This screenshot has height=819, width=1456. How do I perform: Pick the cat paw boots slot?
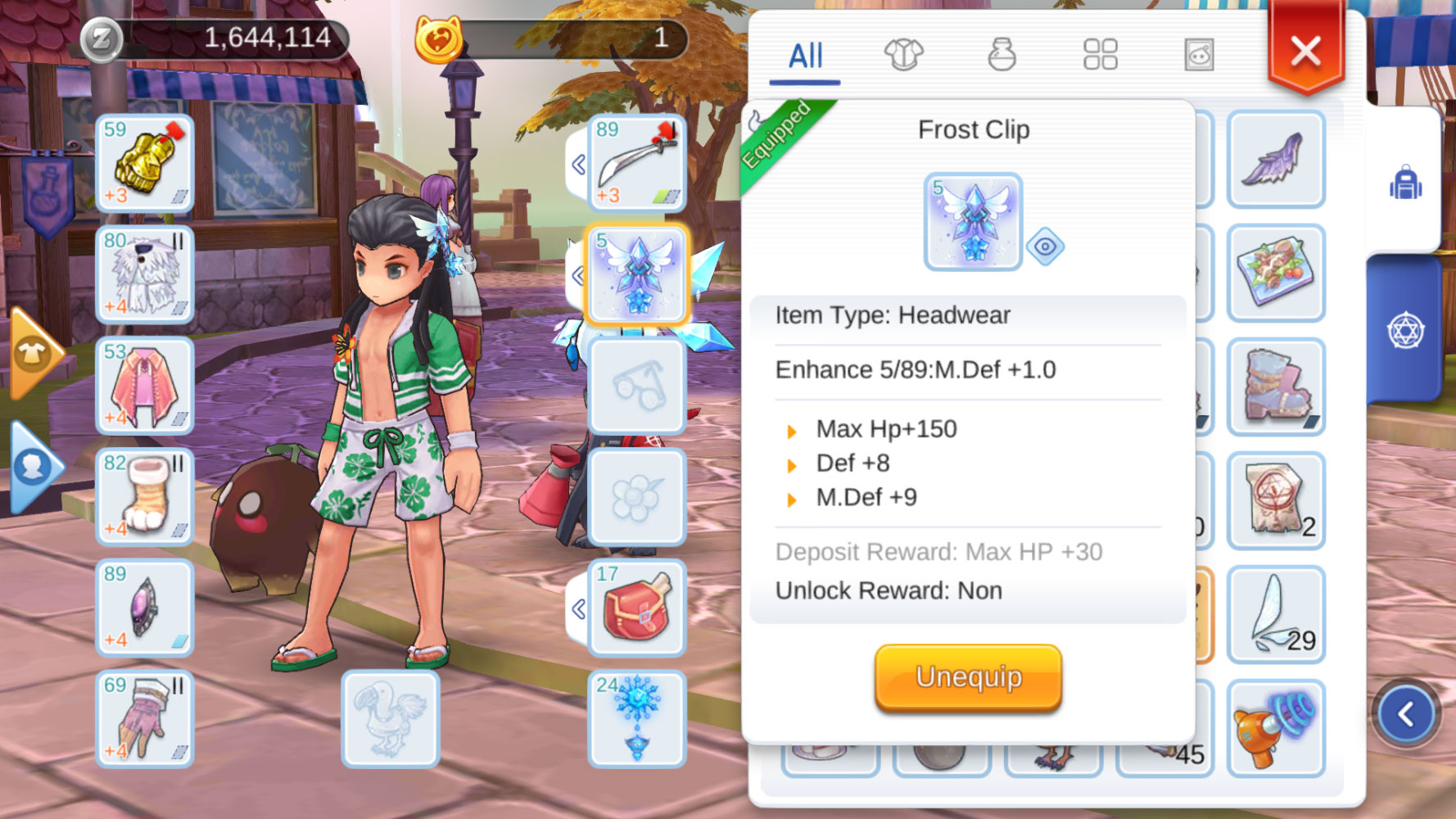click(x=145, y=496)
